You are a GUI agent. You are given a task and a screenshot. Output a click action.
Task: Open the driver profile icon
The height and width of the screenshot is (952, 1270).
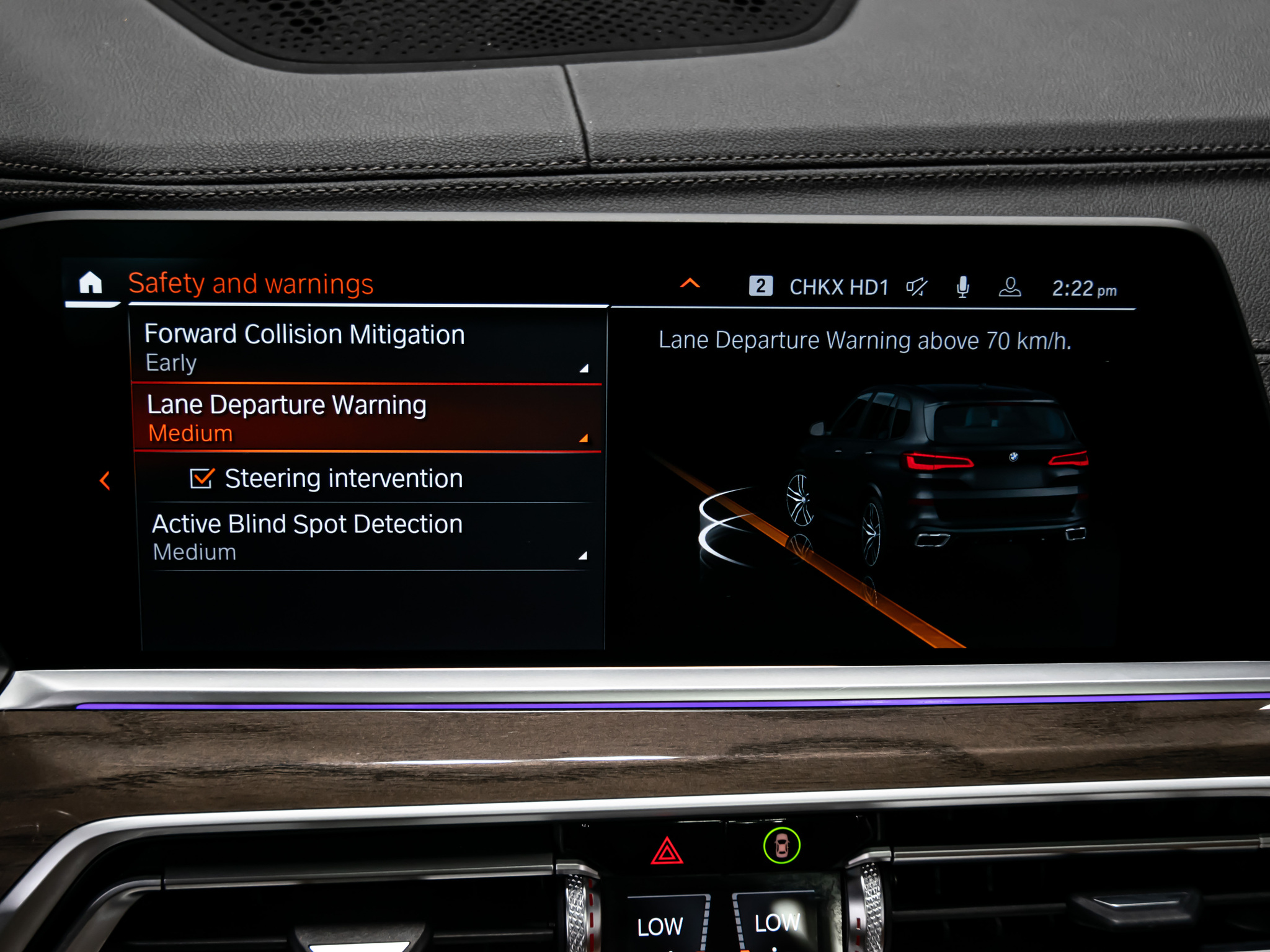[x=1010, y=287]
